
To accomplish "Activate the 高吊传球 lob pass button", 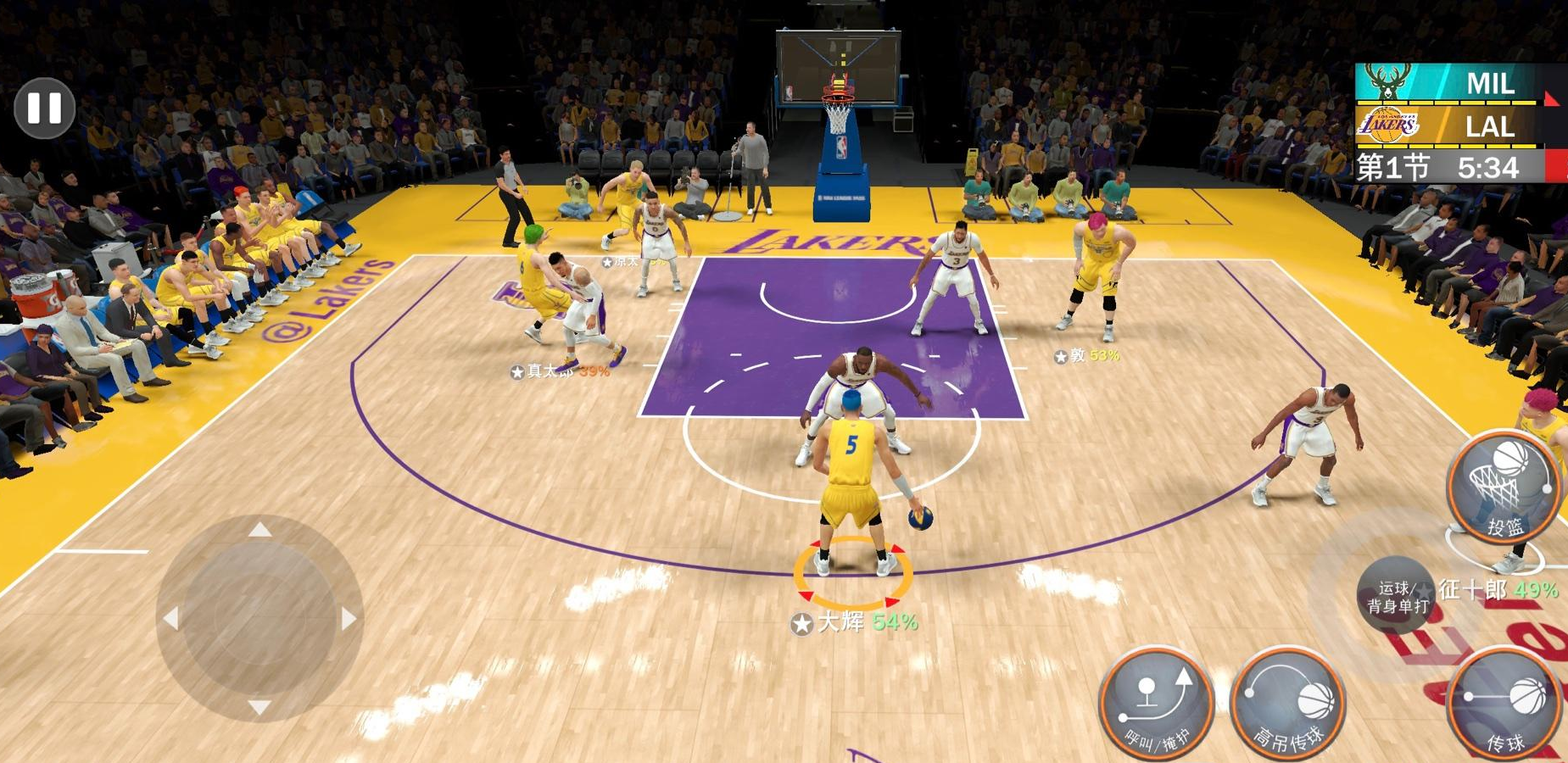I will tap(1288, 704).
